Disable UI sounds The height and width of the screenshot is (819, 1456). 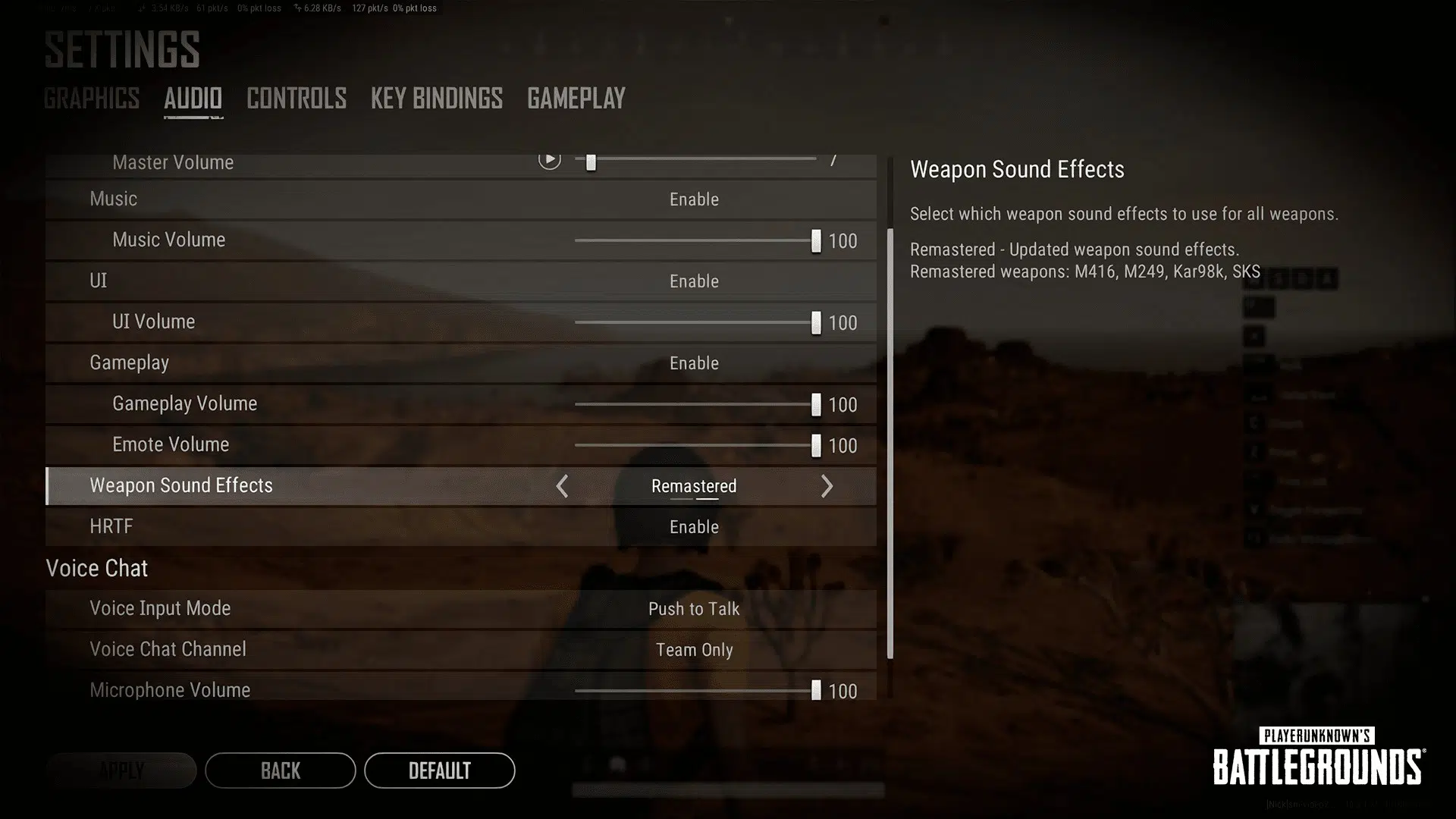[694, 281]
